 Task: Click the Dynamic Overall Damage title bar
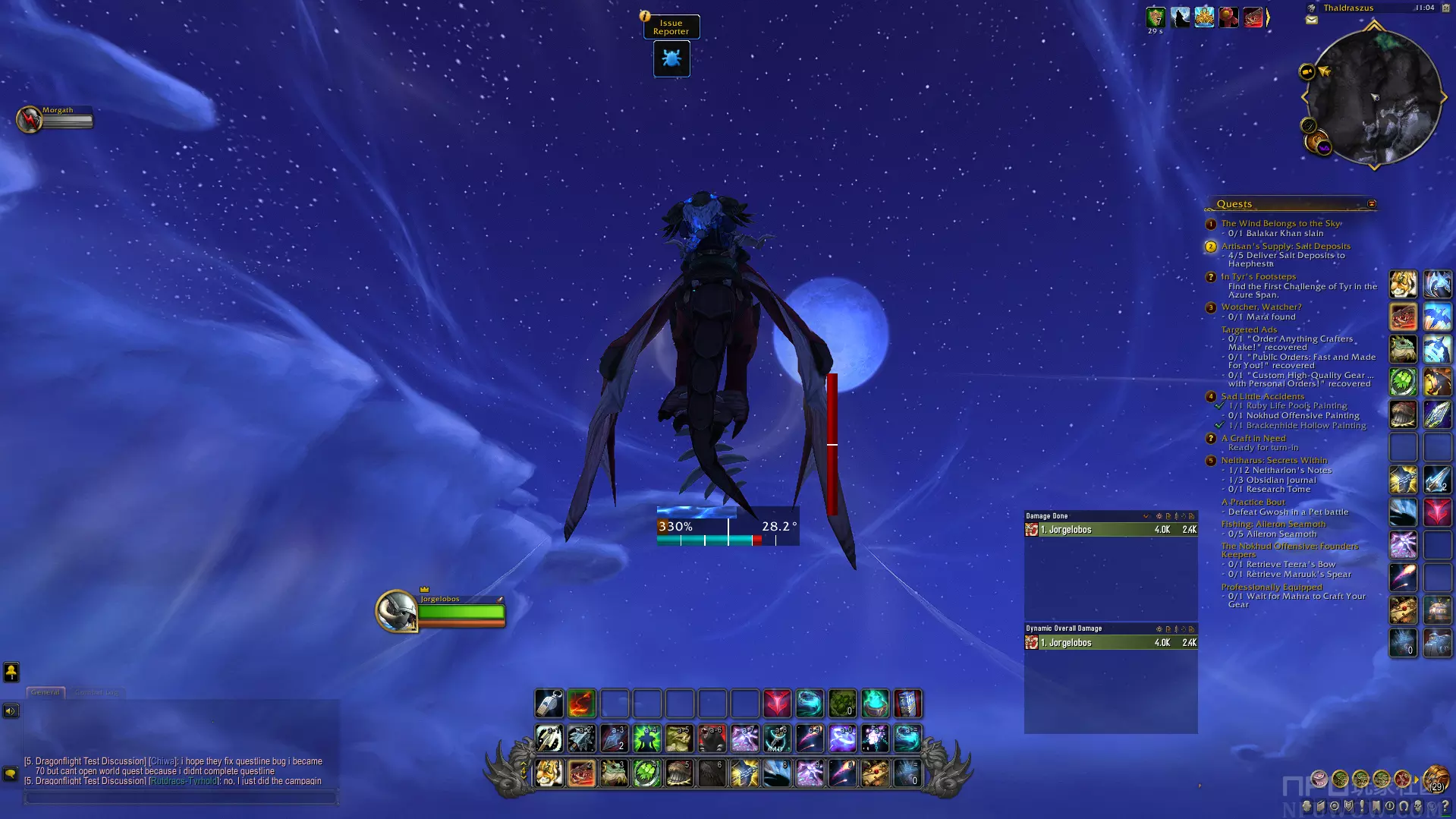1085,628
